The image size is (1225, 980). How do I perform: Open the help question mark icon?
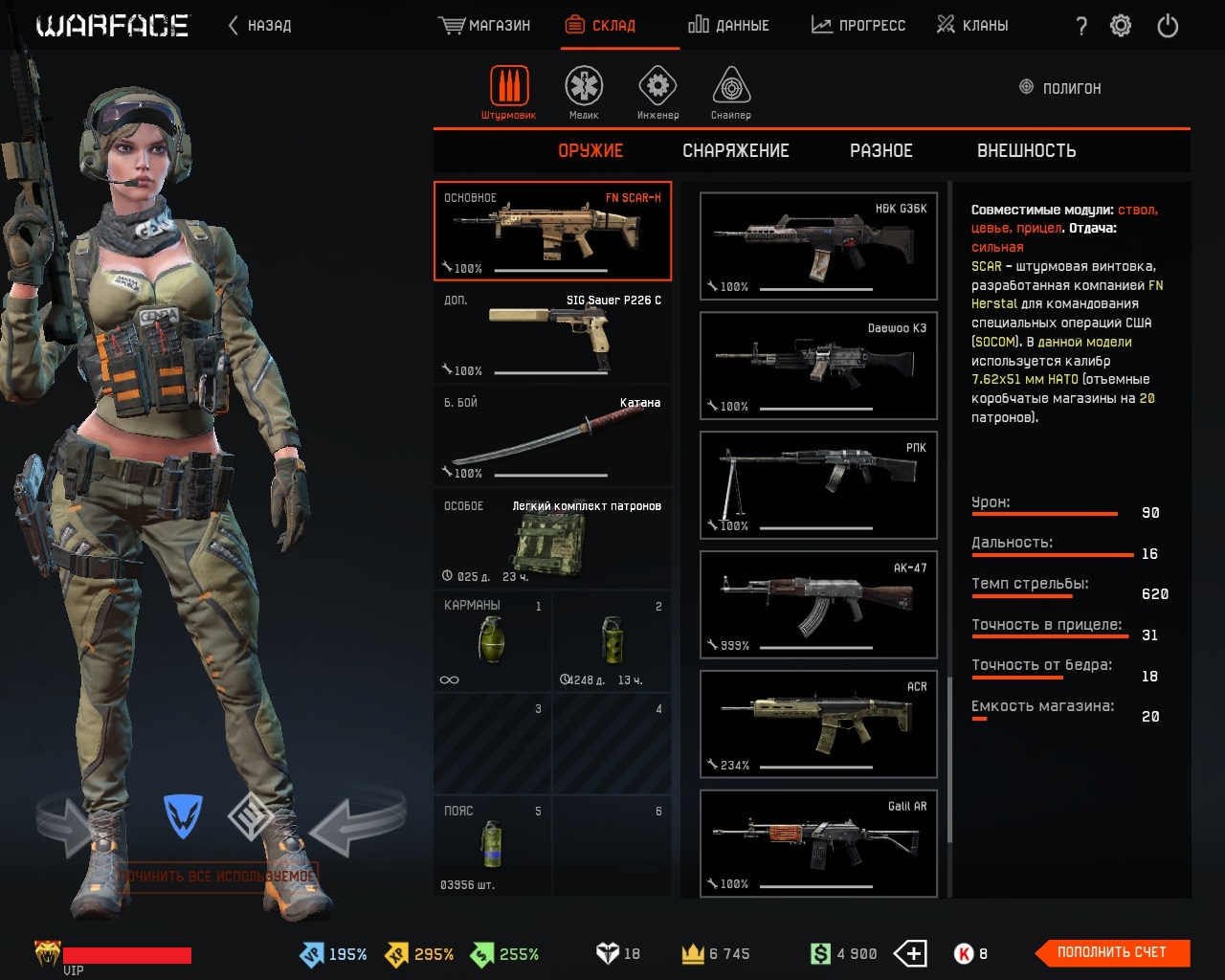point(1081,26)
